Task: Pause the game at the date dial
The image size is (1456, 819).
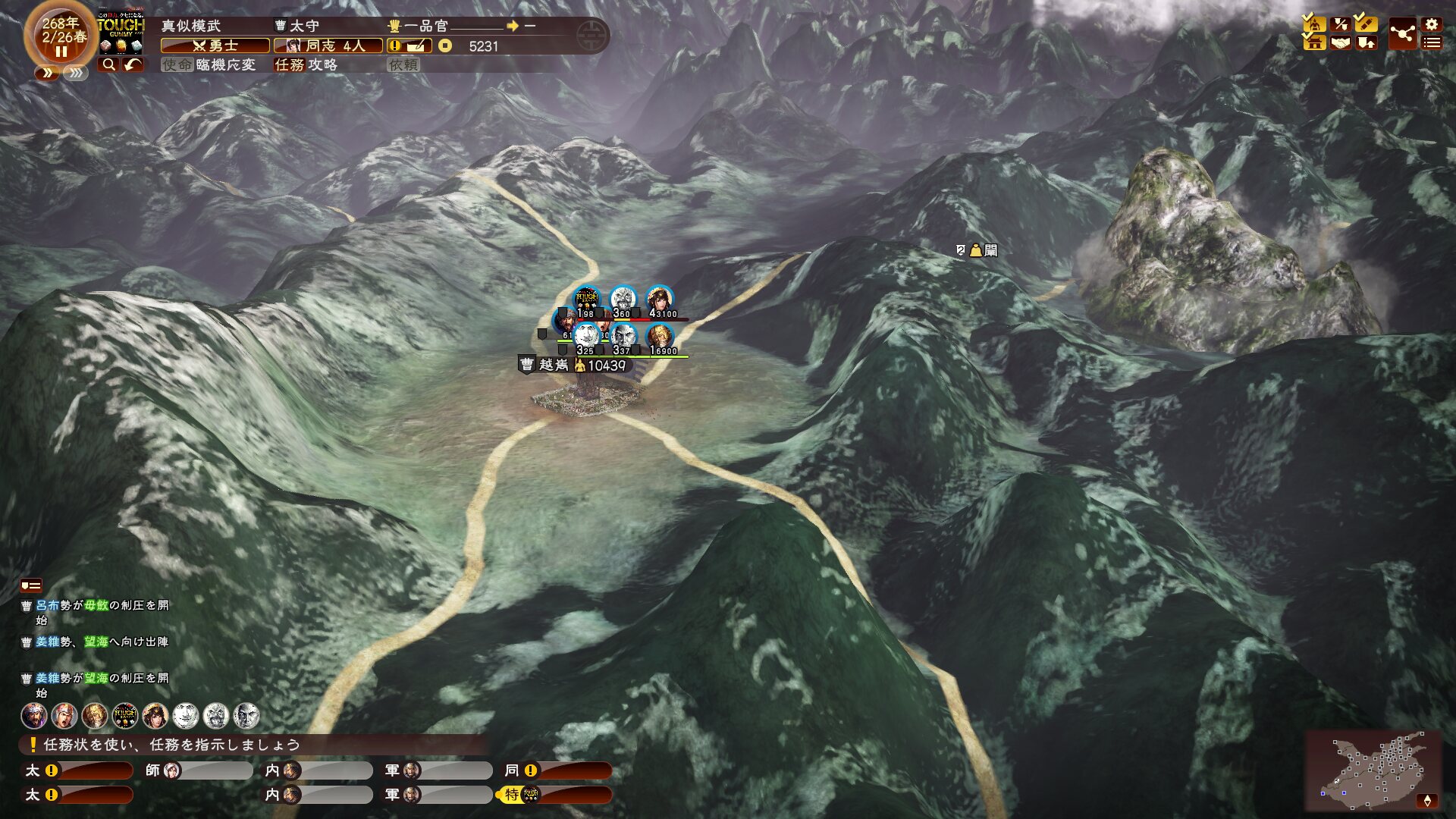Action: click(x=61, y=52)
